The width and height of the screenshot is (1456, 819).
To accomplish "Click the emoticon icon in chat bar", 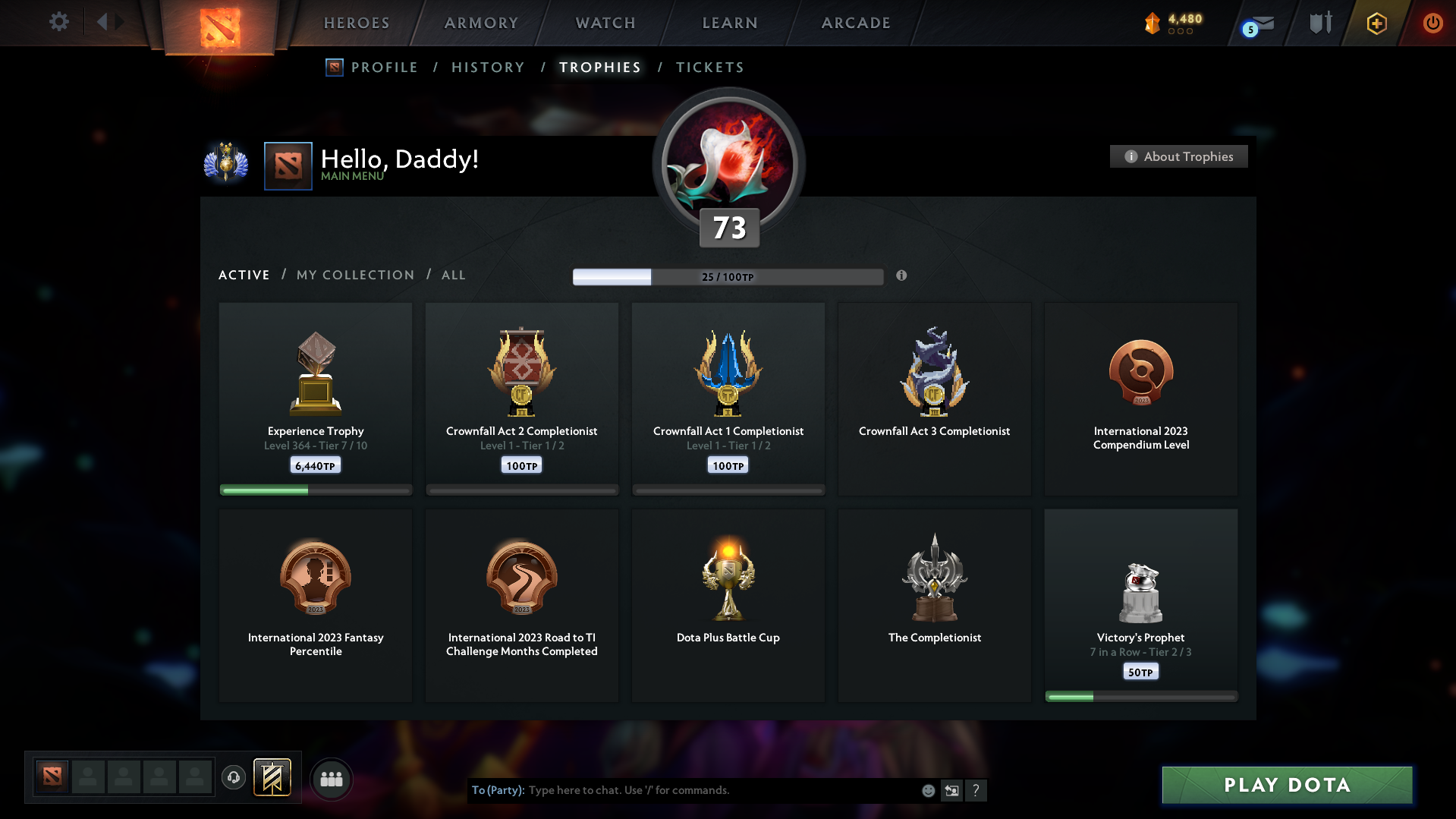I will (927, 790).
